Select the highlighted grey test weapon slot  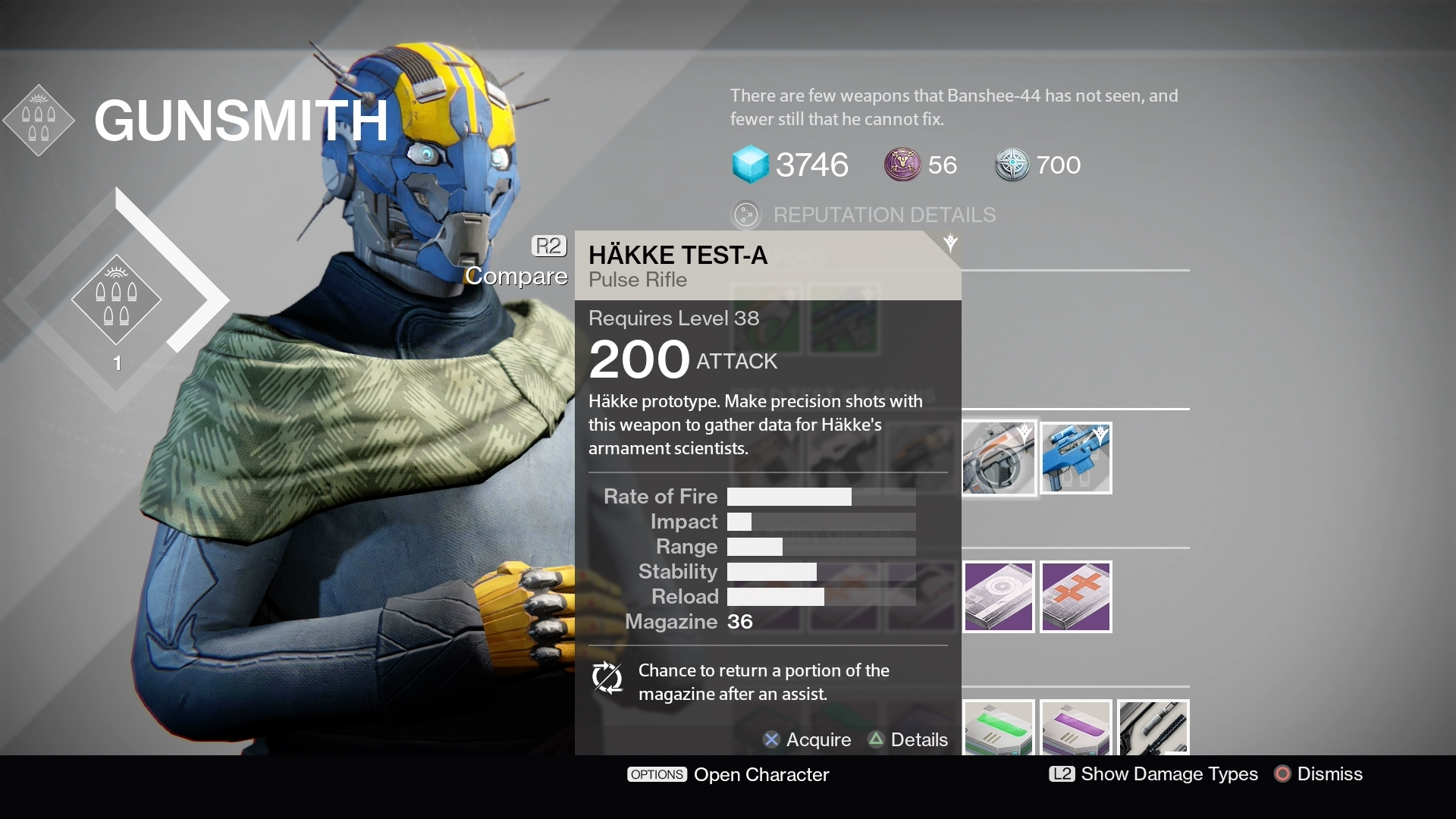(999, 458)
